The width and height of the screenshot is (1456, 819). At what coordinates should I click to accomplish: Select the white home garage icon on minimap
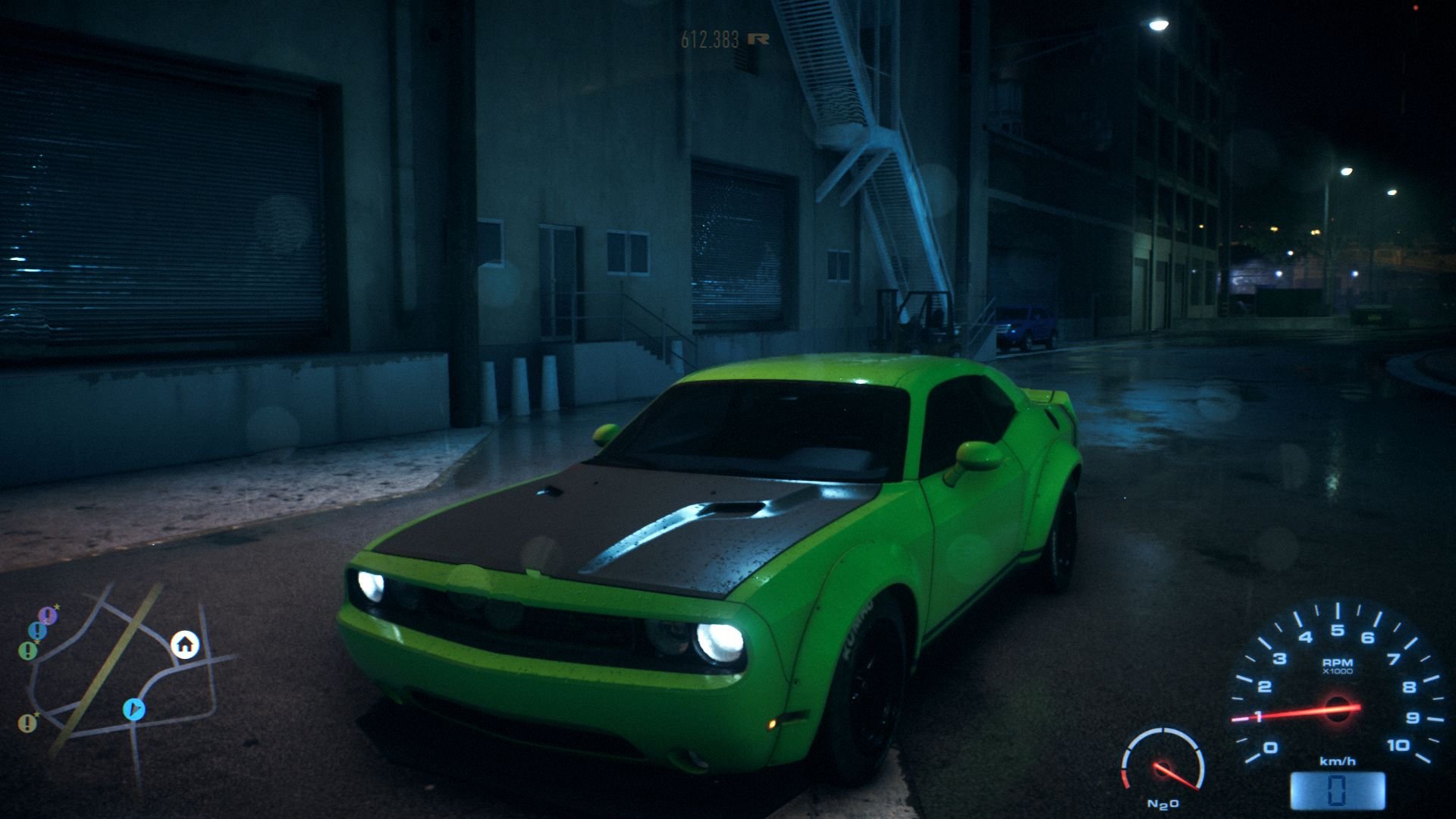[x=184, y=646]
